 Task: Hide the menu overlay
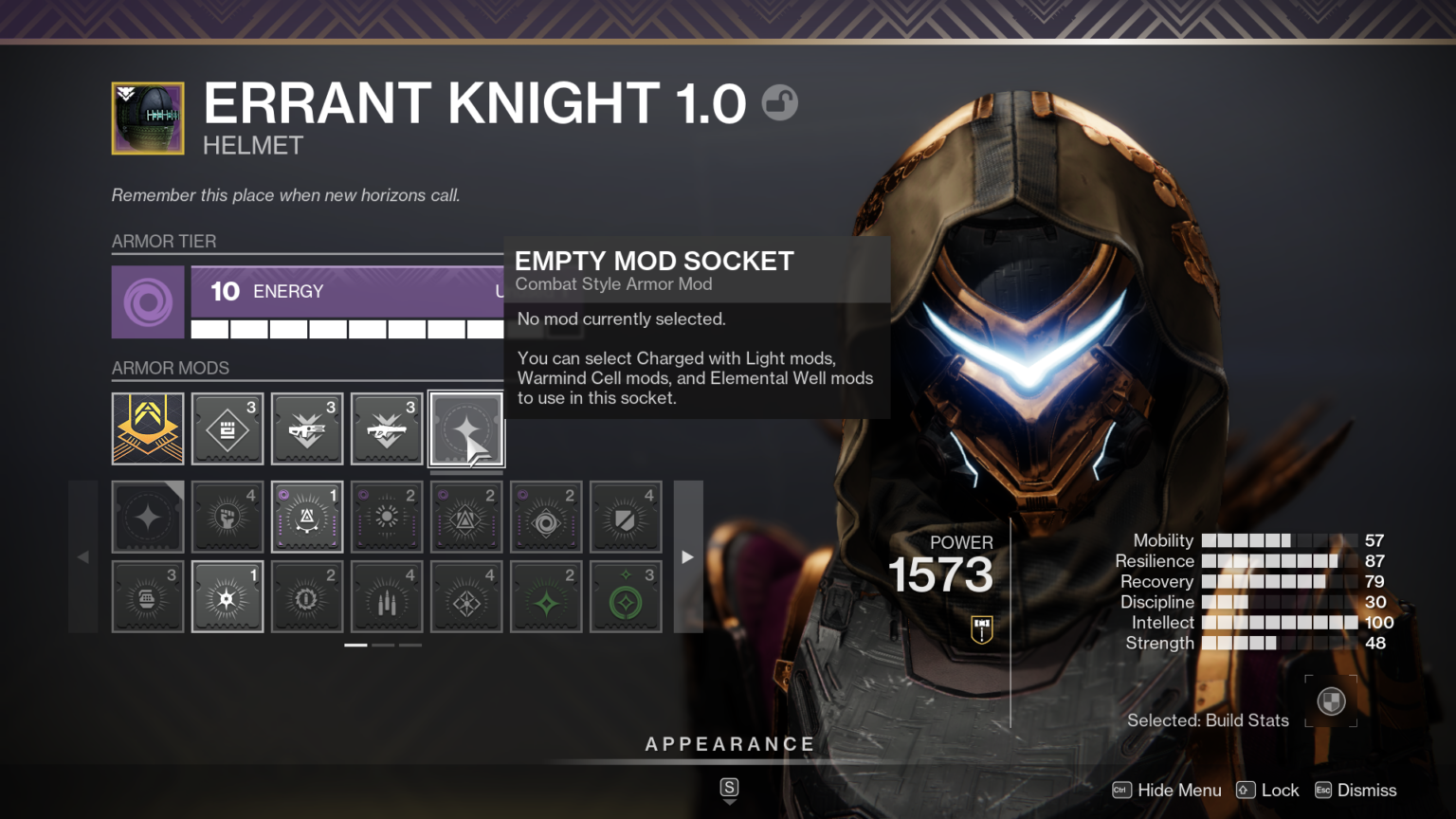point(1167,790)
